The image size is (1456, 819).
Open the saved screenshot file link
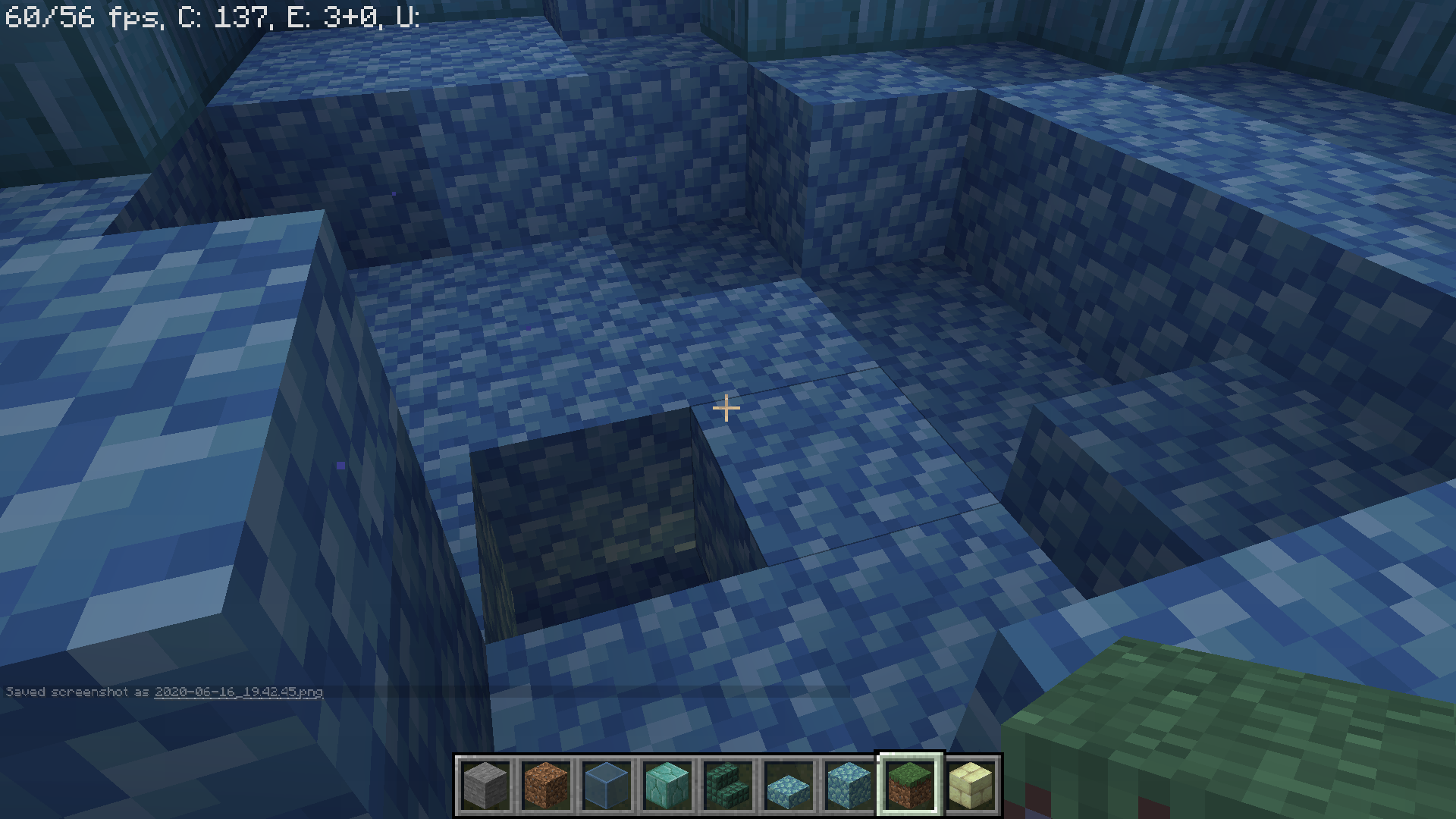(x=238, y=692)
